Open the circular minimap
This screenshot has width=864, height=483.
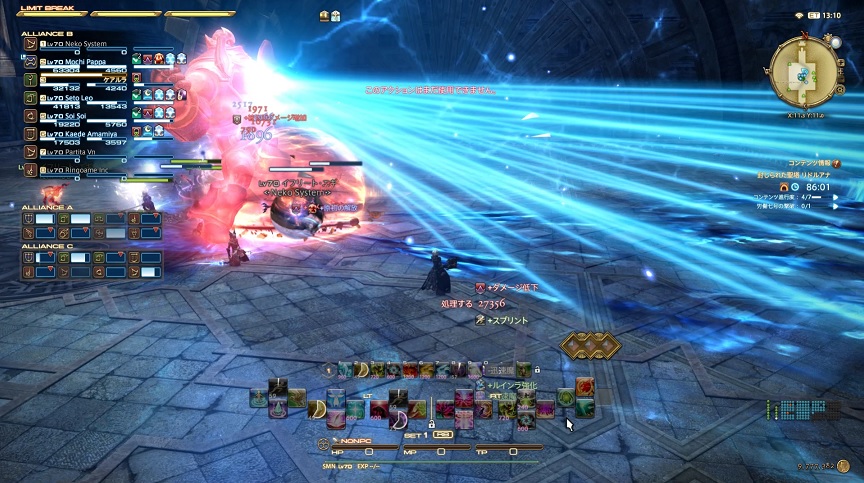click(804, 71)
